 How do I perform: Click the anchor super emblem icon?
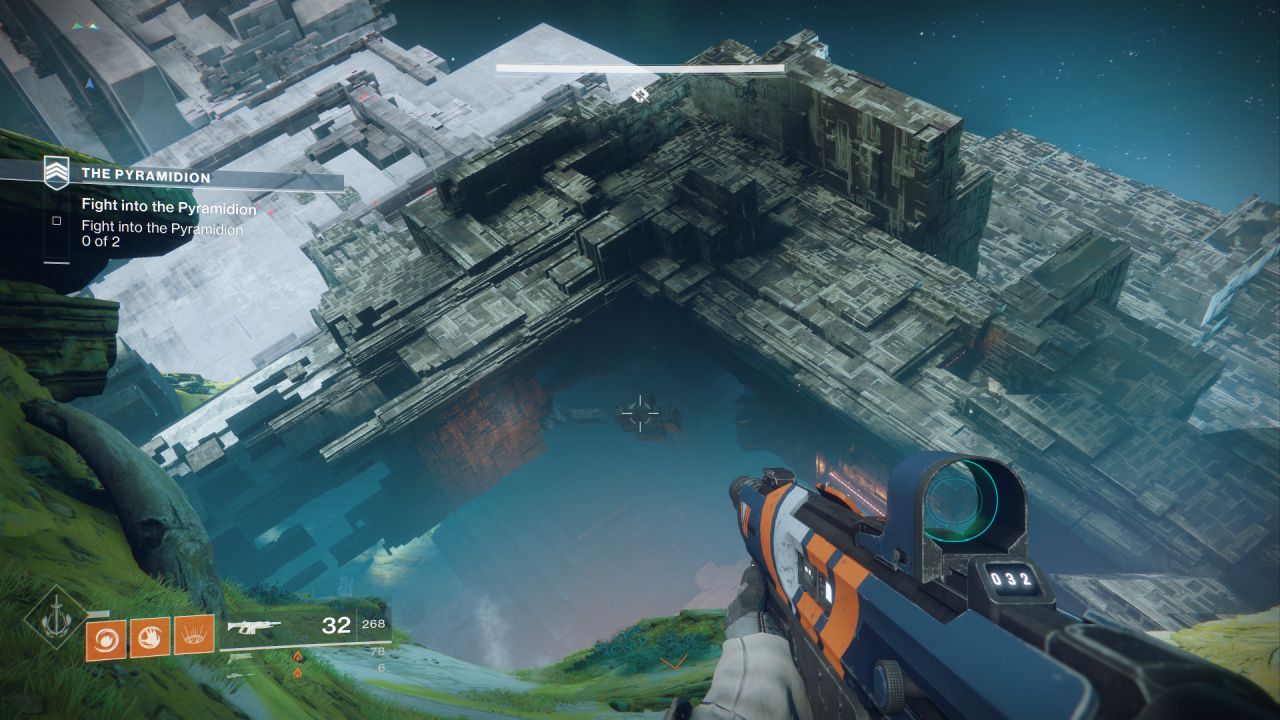pos(53,614)
